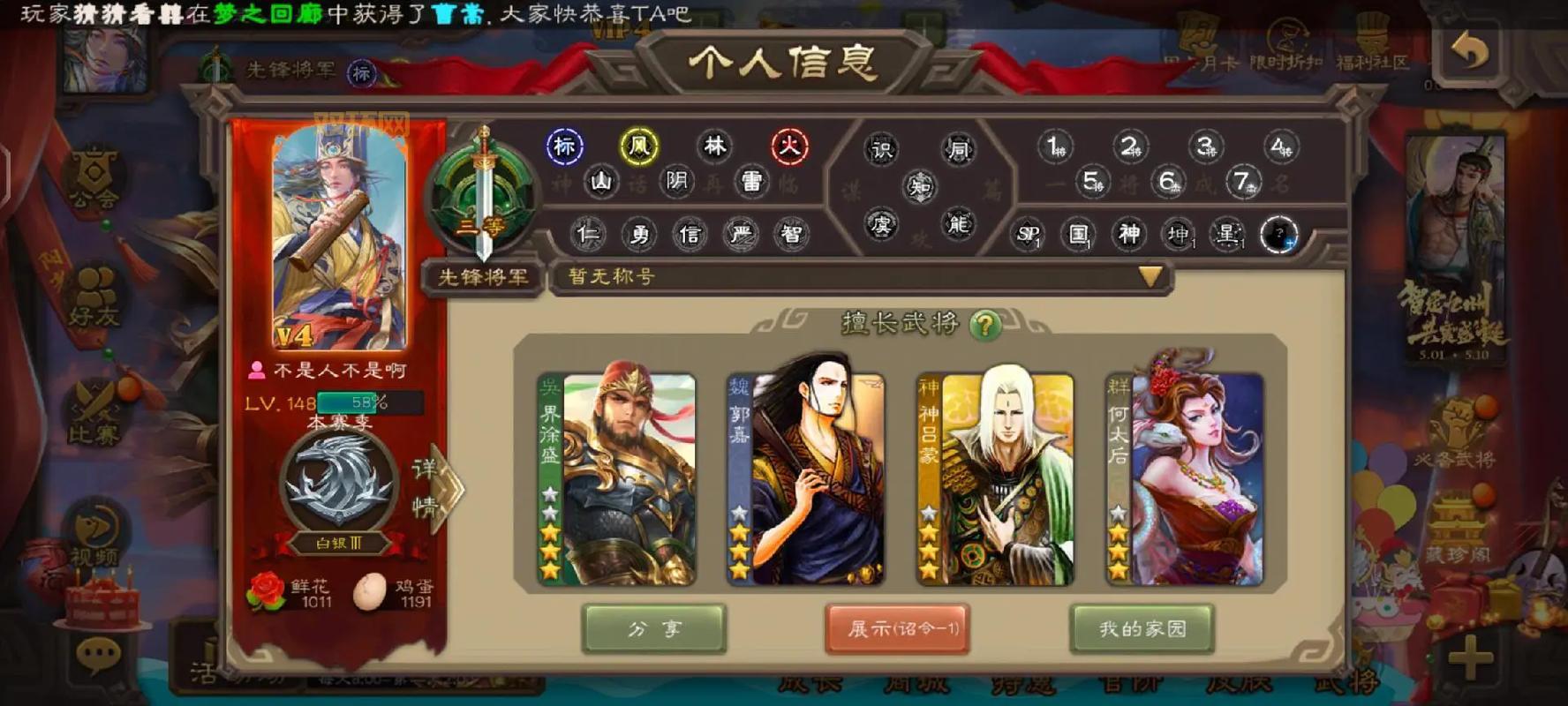Screen dimensions: 1568x706
Task: Open the 限时折扣 limited-time discount offer
Action: 1287,49
